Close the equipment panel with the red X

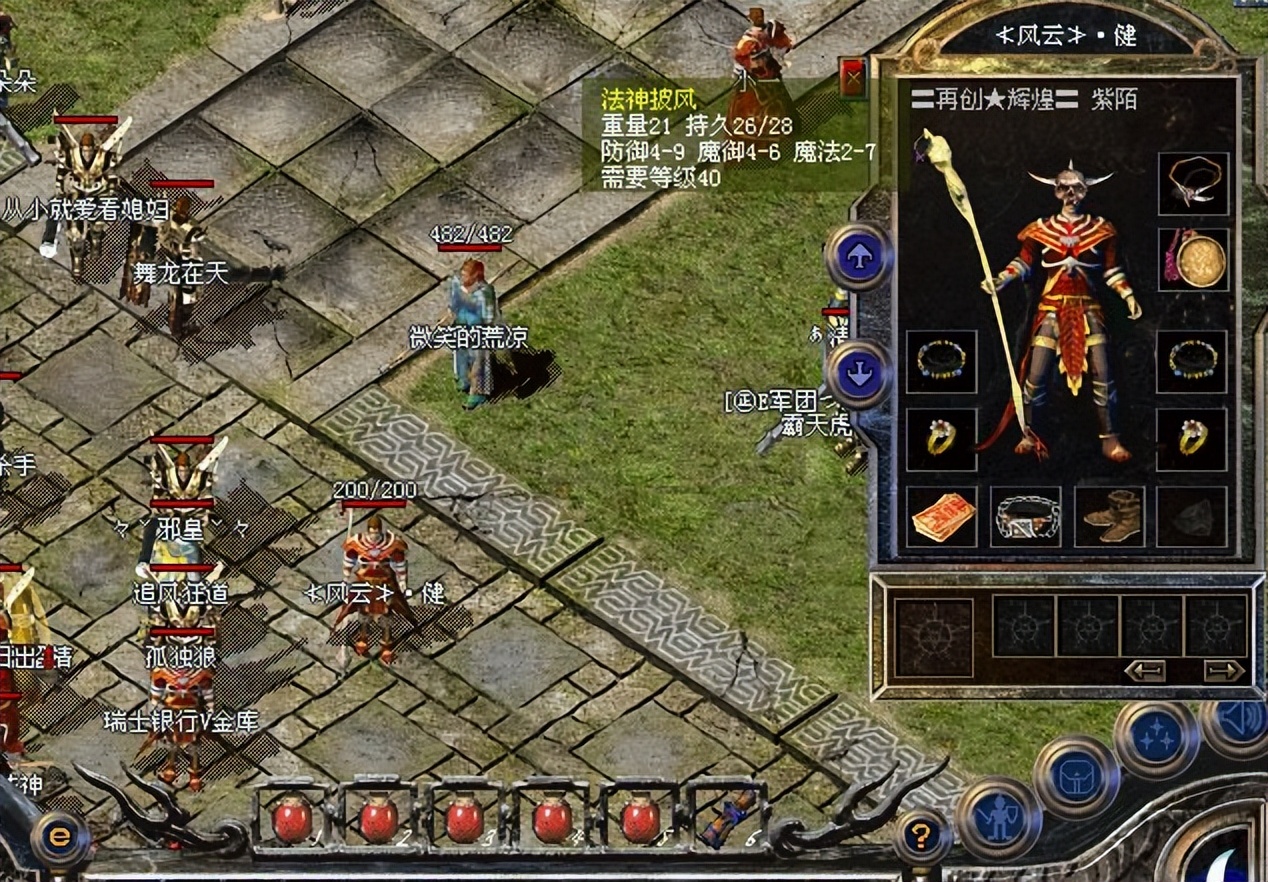coord(853,77)
